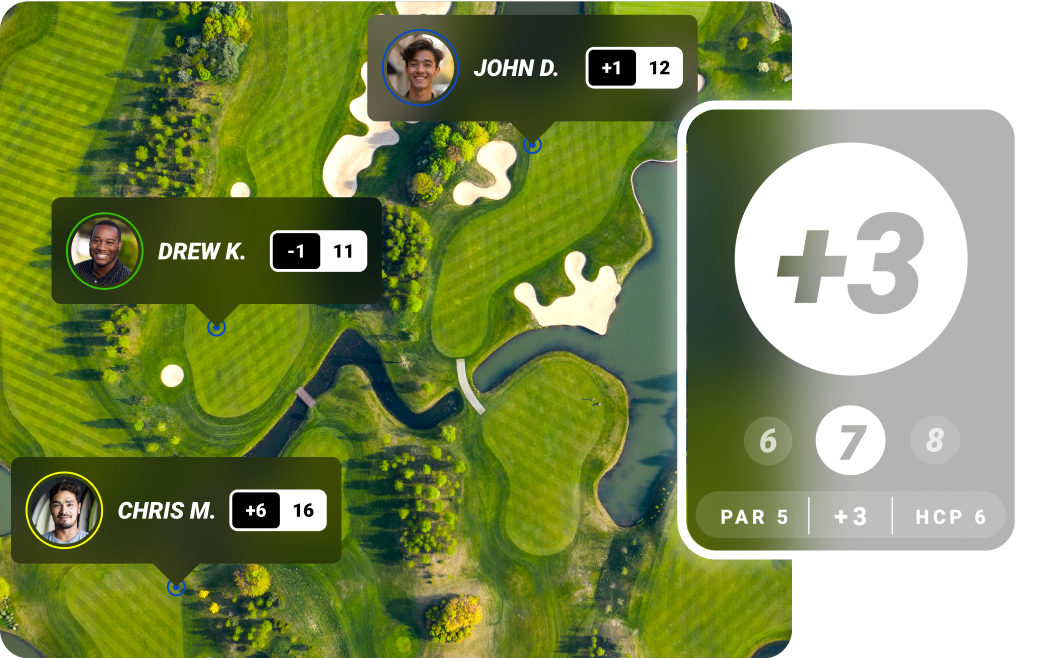Image resolution: width=1051 pixels, height=658 pixels.
Task: Select Drew K.'s map location marker
Action: click(216, 327)
